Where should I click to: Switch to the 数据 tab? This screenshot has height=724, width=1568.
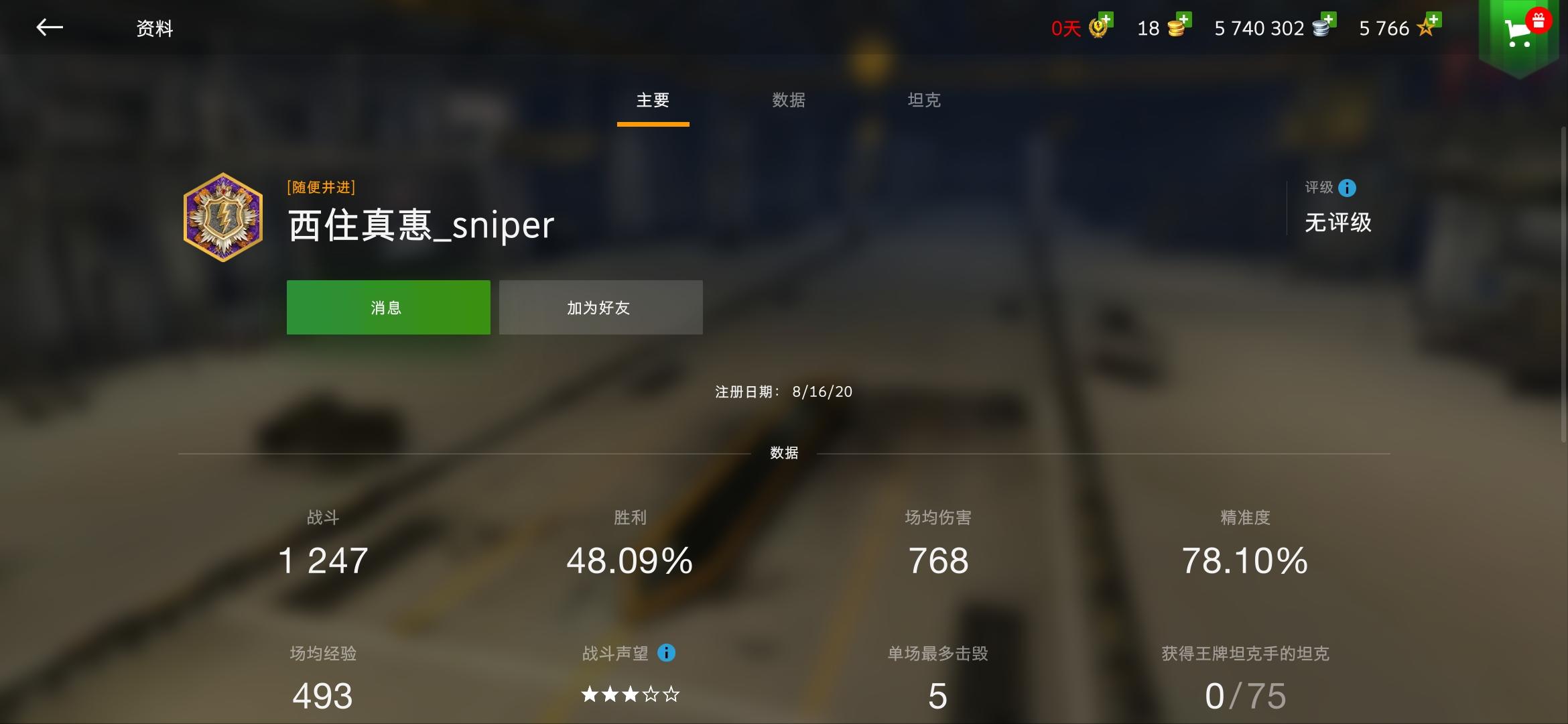coord(789,100)
